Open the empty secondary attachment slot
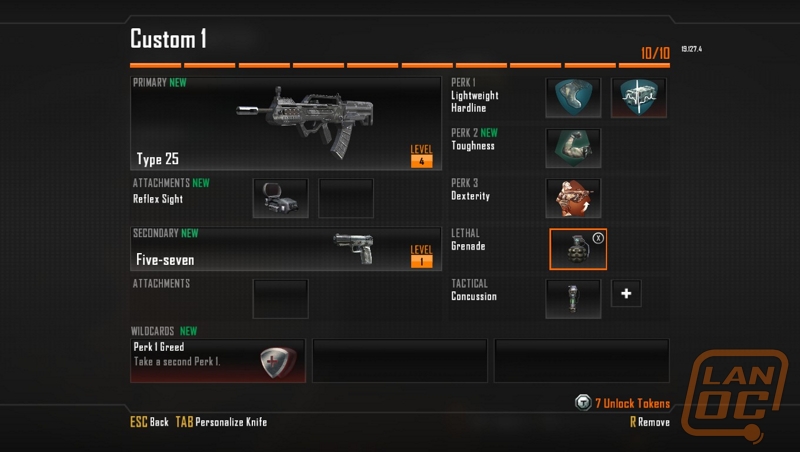Screen dimensions: 800x452 280,298
